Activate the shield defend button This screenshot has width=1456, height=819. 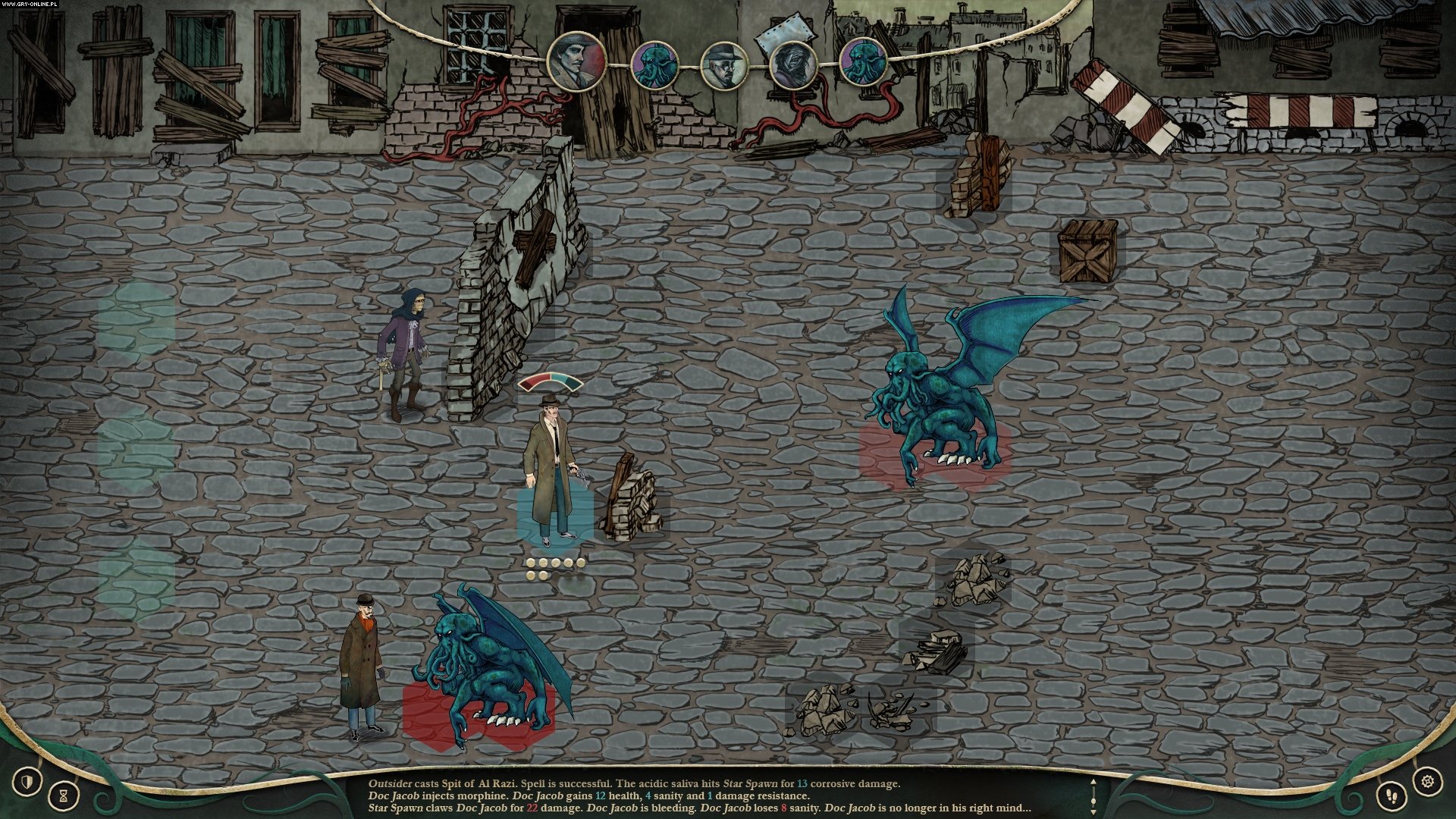pos(28,780)
